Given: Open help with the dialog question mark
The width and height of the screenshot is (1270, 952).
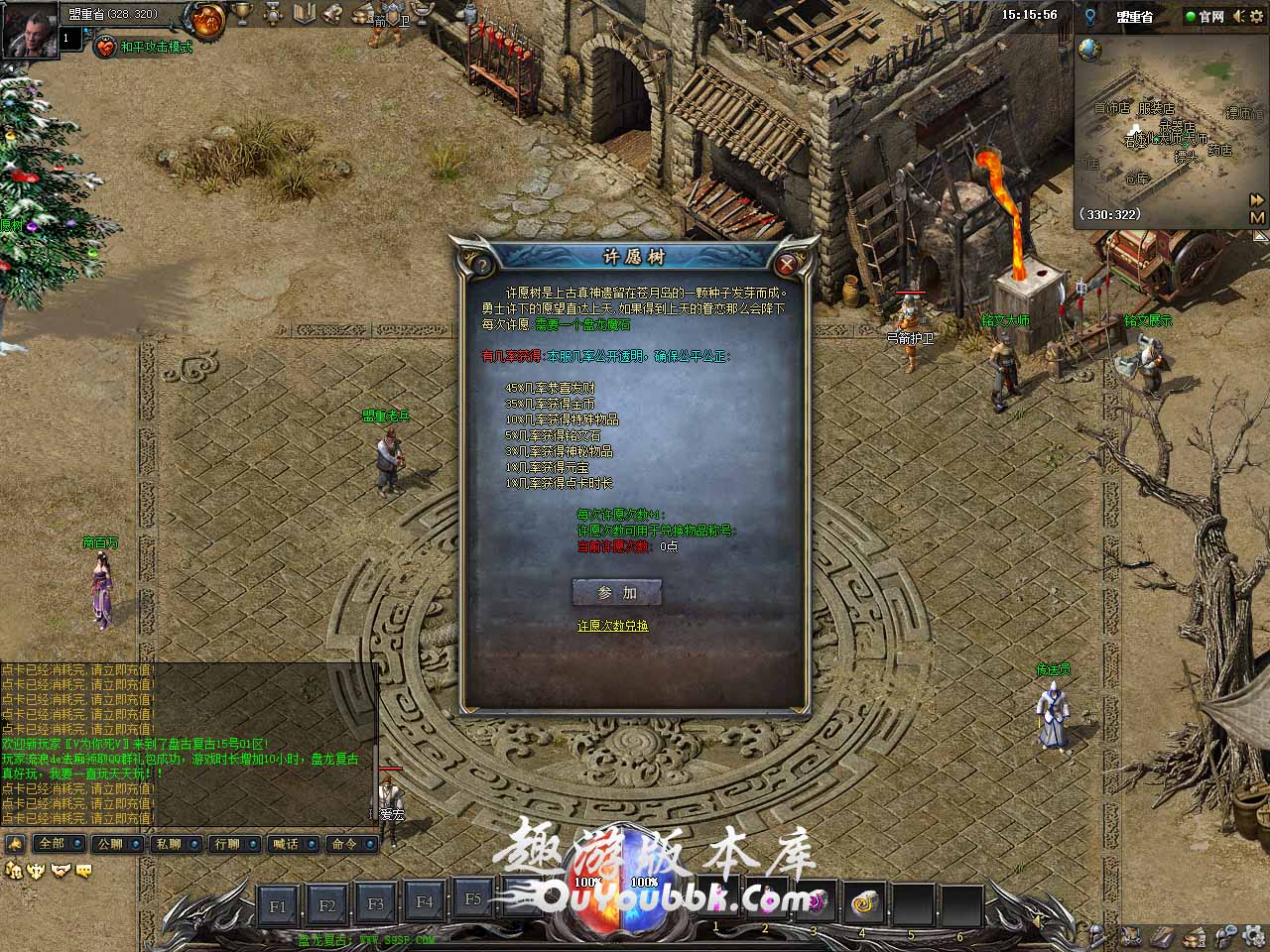Looking at the screenshot, I should (481, 265).
